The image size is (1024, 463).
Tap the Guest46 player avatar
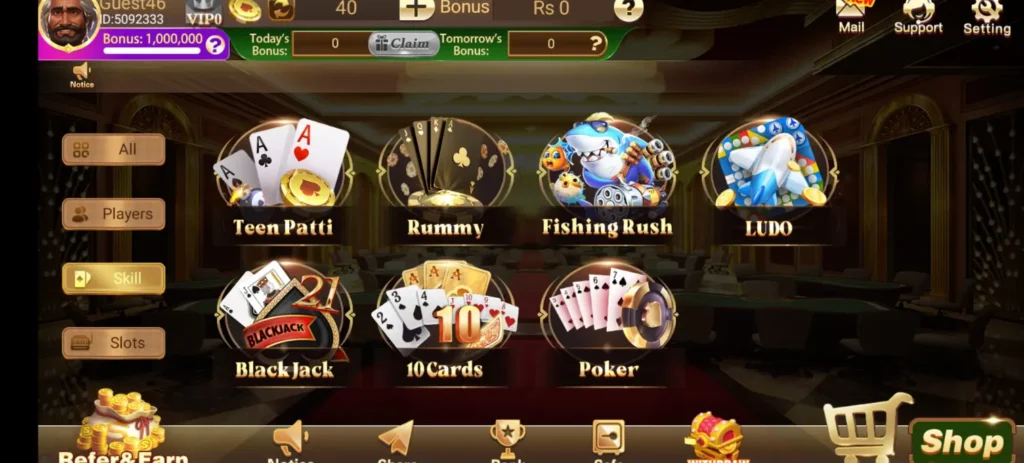coord(68,24)
